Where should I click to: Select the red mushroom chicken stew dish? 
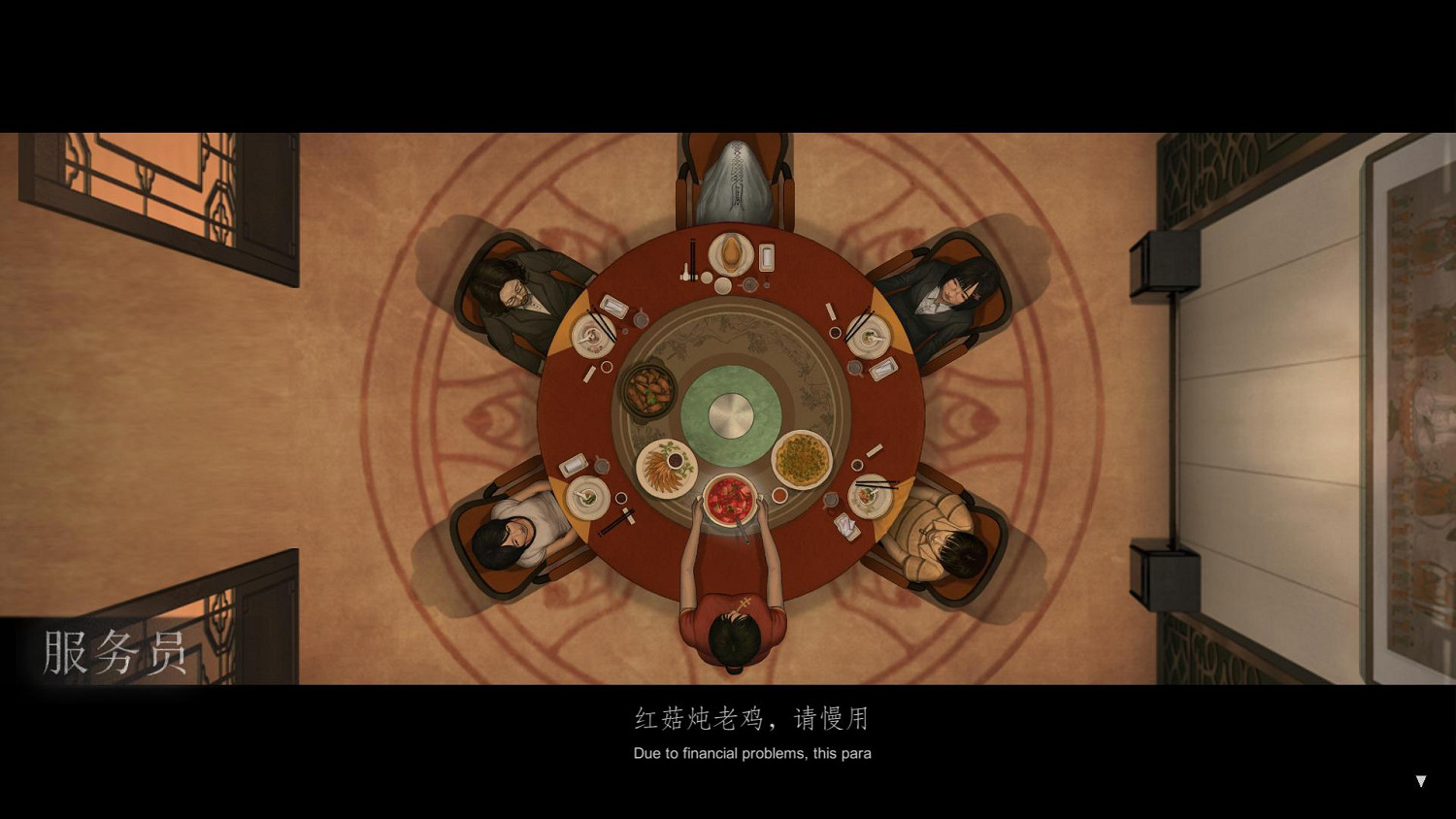728,499
